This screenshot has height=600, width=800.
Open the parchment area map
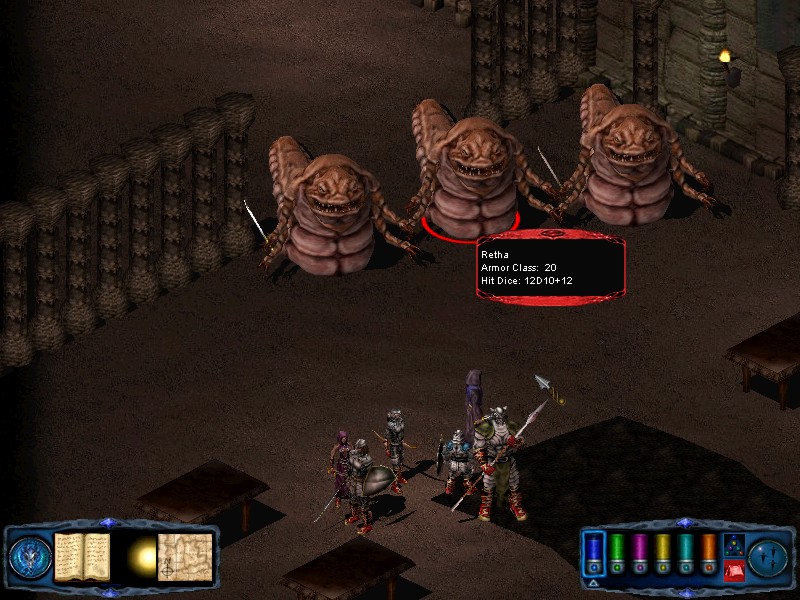[x=185, y=556]
